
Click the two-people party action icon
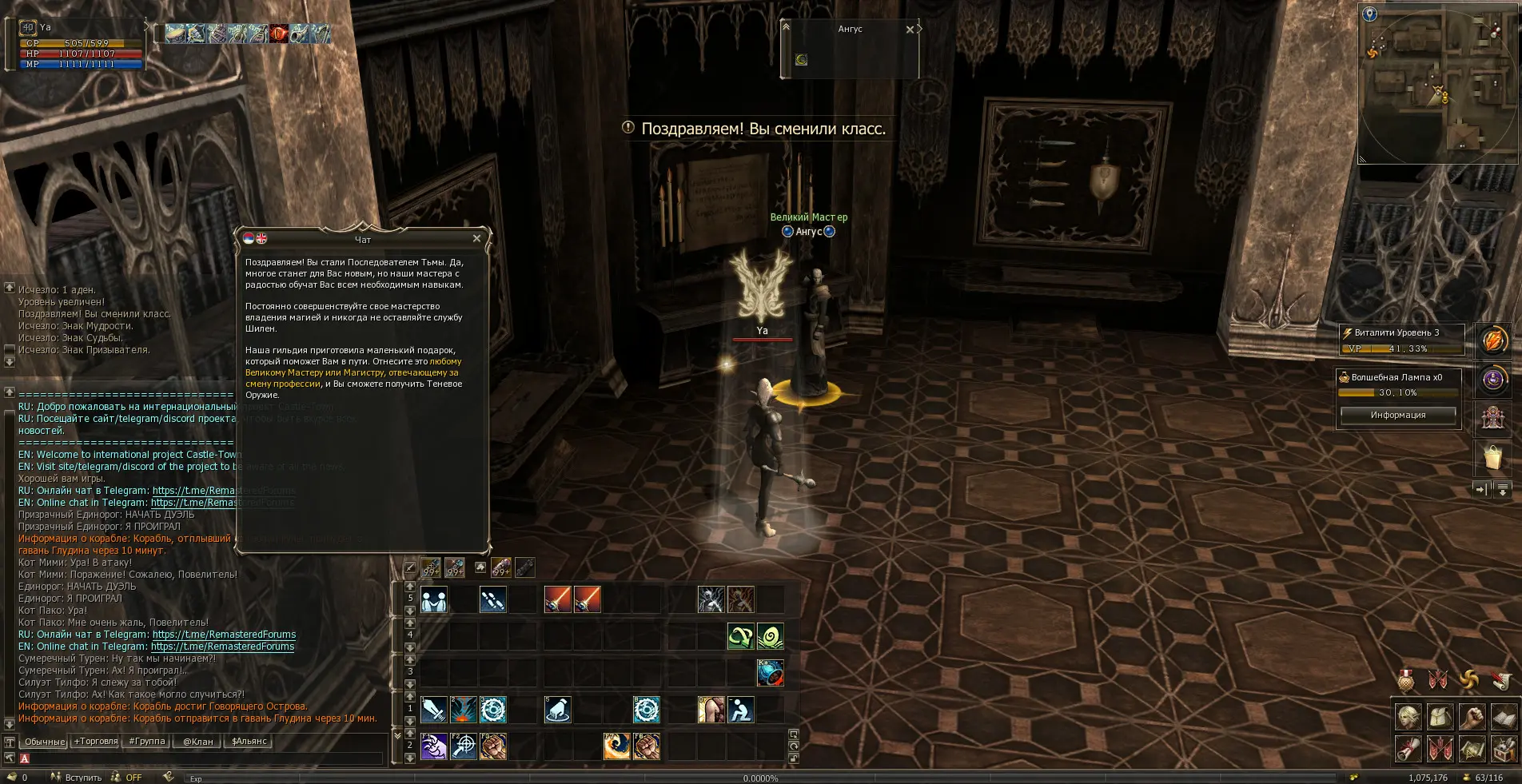(x=434, y=599)
